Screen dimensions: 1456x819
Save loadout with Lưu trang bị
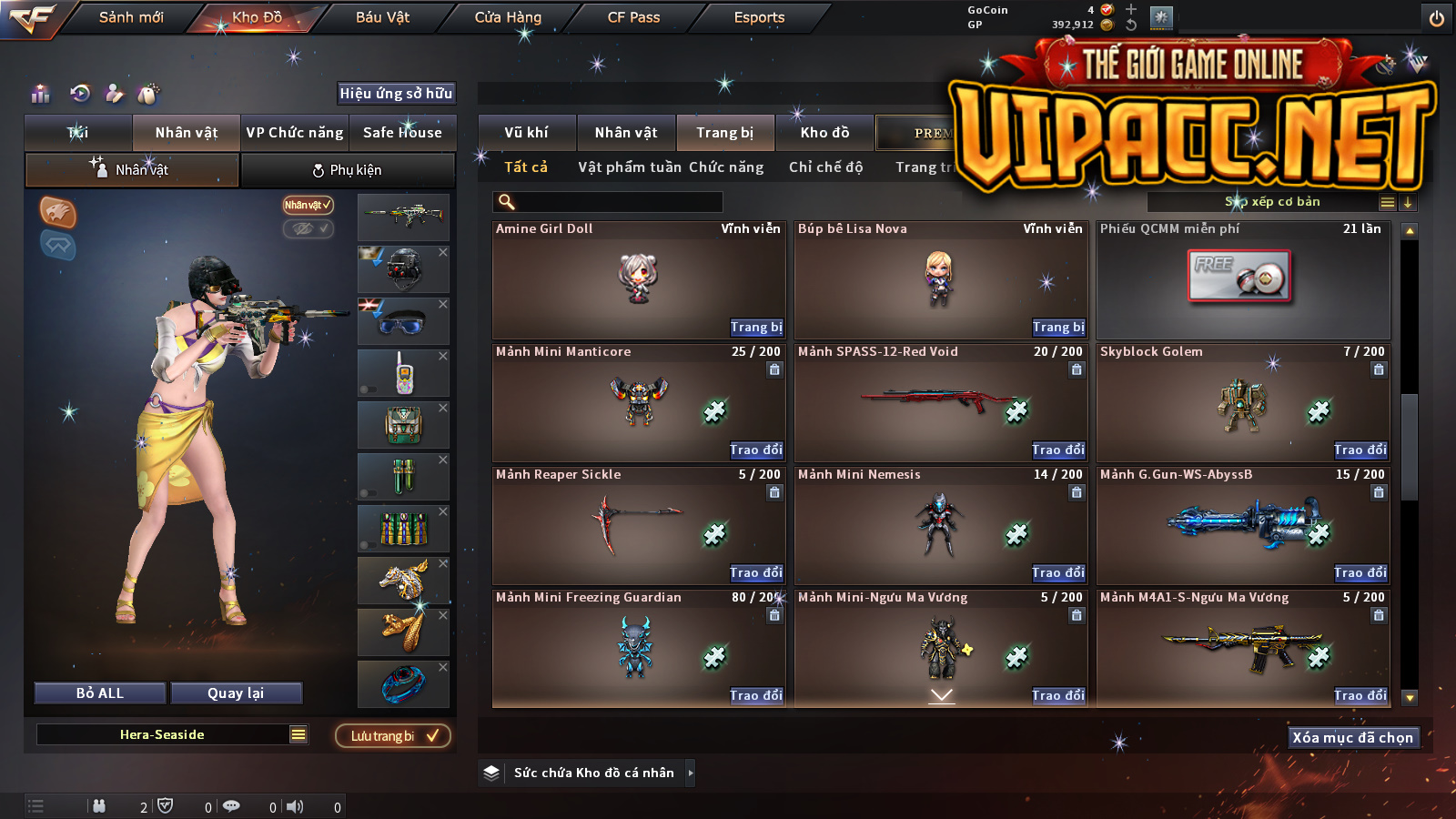[x=393, y=736]
